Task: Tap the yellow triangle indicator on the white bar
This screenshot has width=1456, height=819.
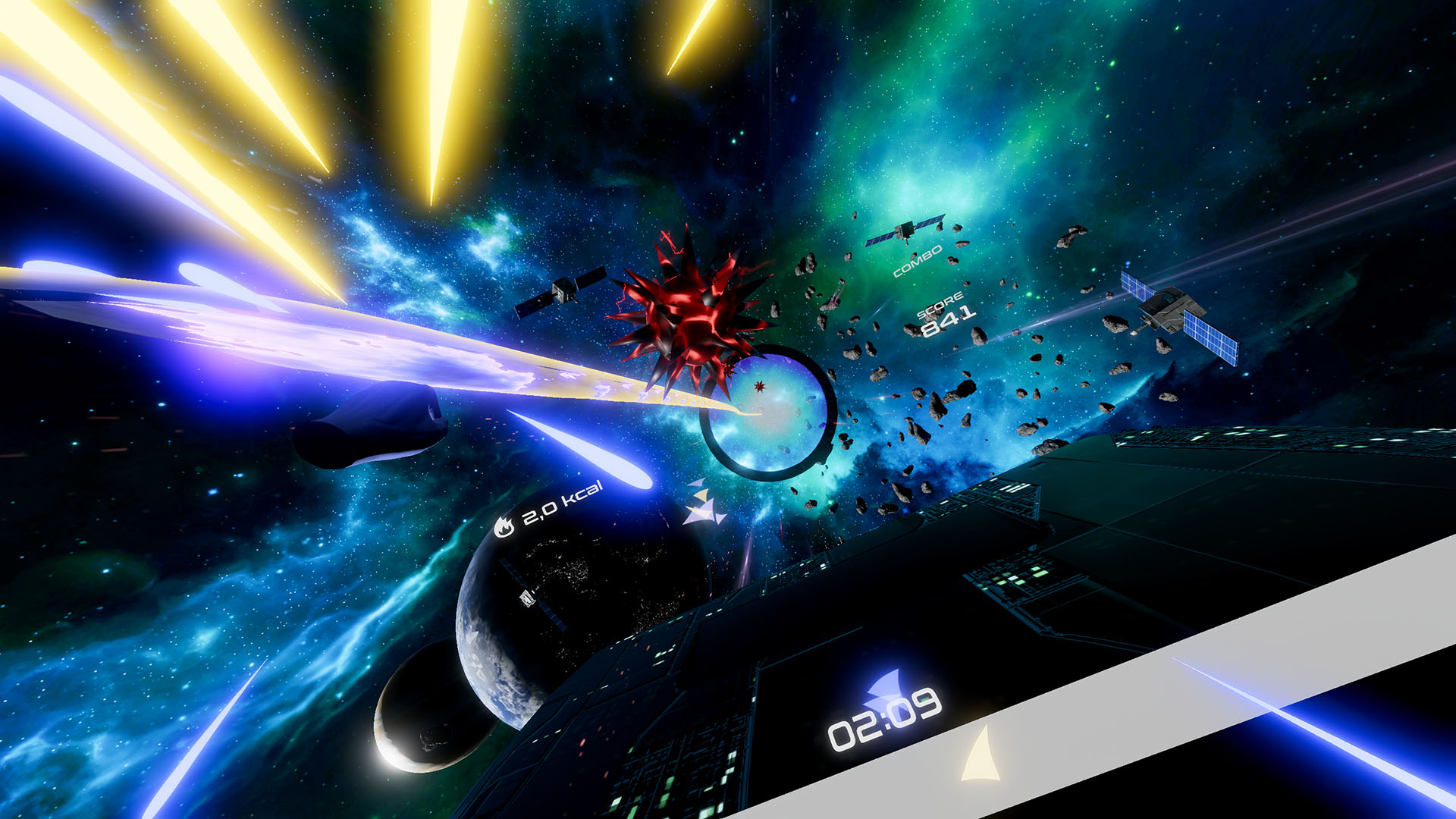Action: 978,758
